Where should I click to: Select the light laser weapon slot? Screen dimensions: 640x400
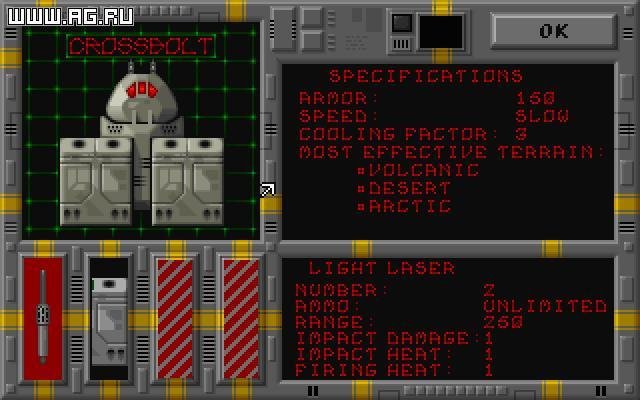pyautogui.click(x=43, y=318)
